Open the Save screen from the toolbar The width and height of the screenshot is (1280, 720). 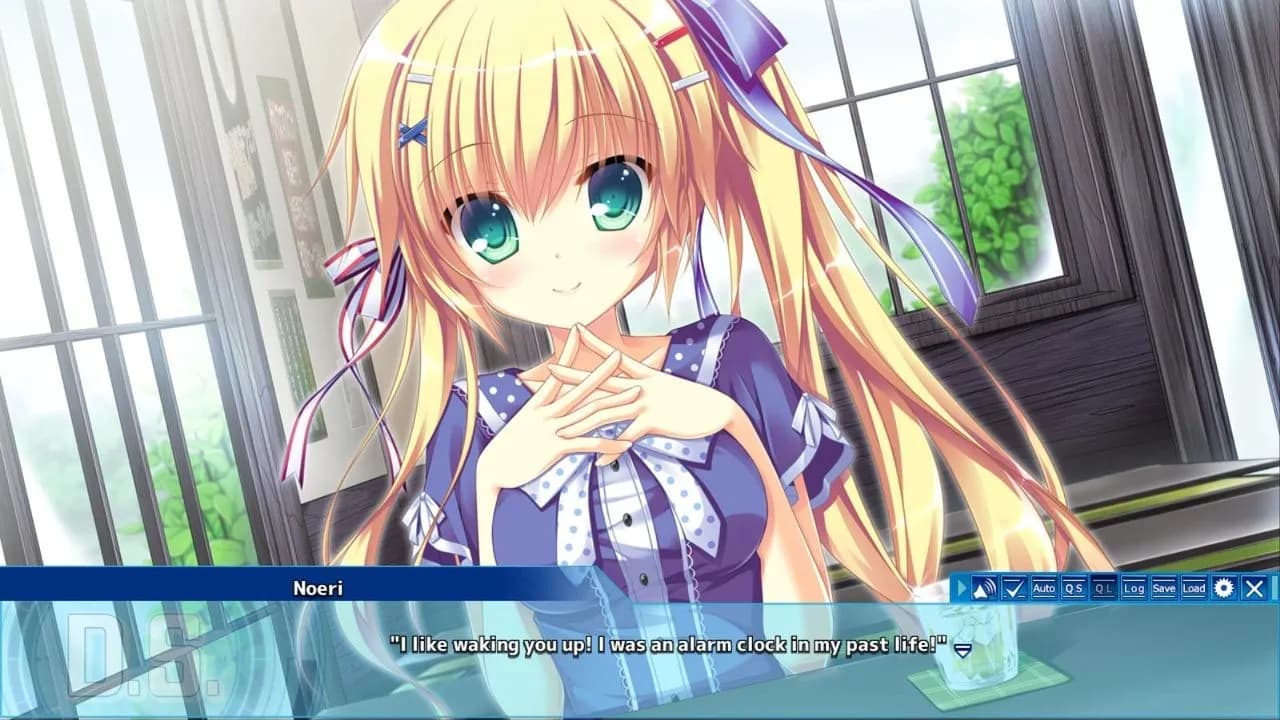tap(1162, 589)
